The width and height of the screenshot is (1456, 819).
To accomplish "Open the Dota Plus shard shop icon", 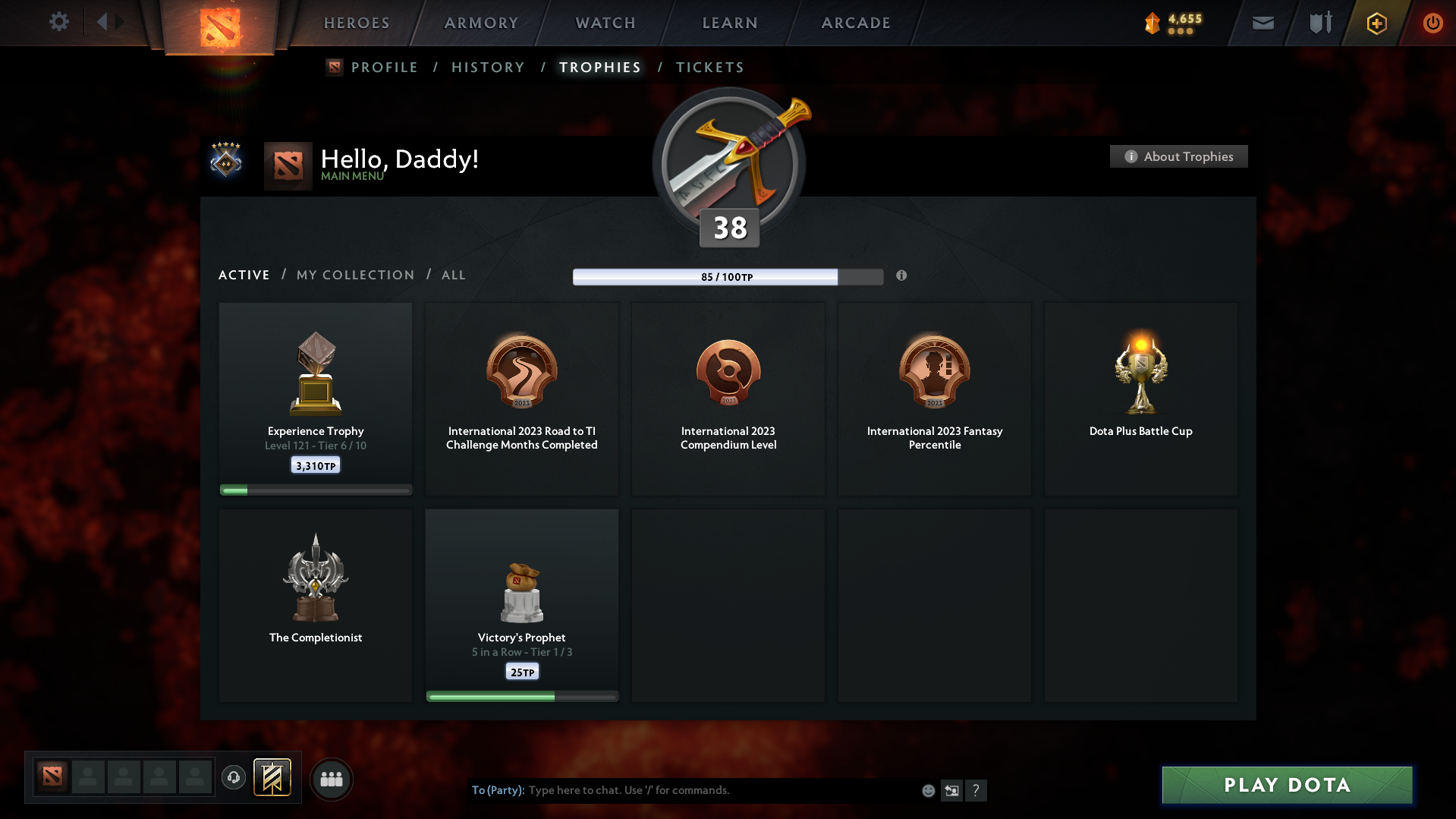I will [1152, 24].
